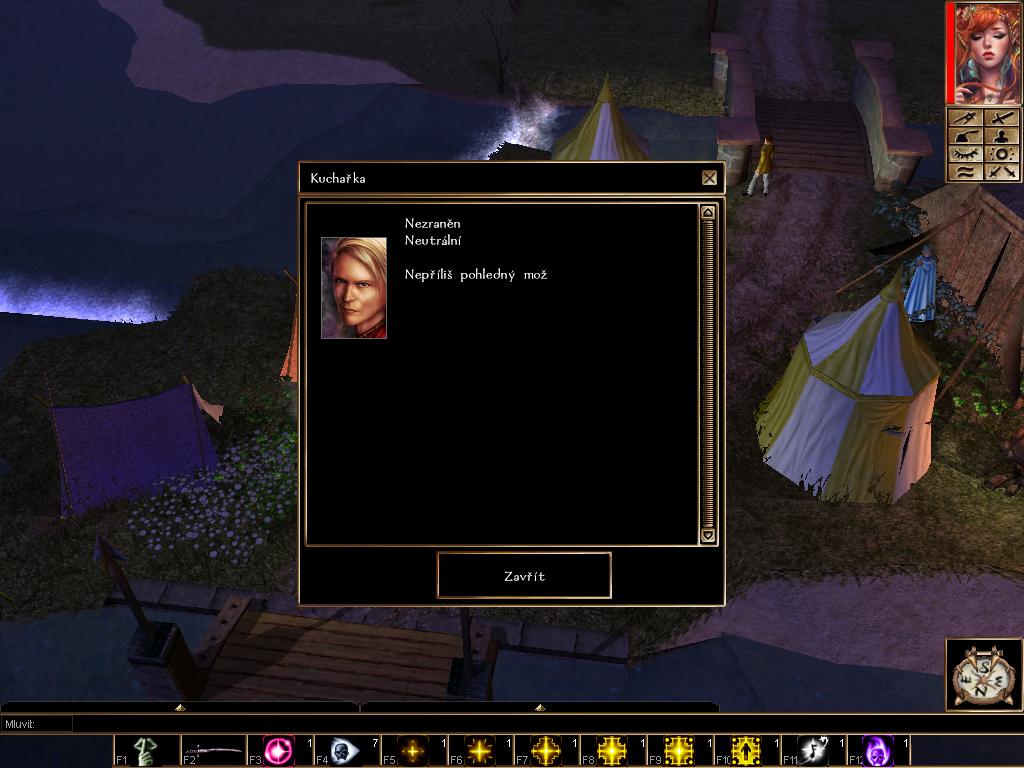Click the scroll-up arrow in the description panel

(x=708, y=212)
